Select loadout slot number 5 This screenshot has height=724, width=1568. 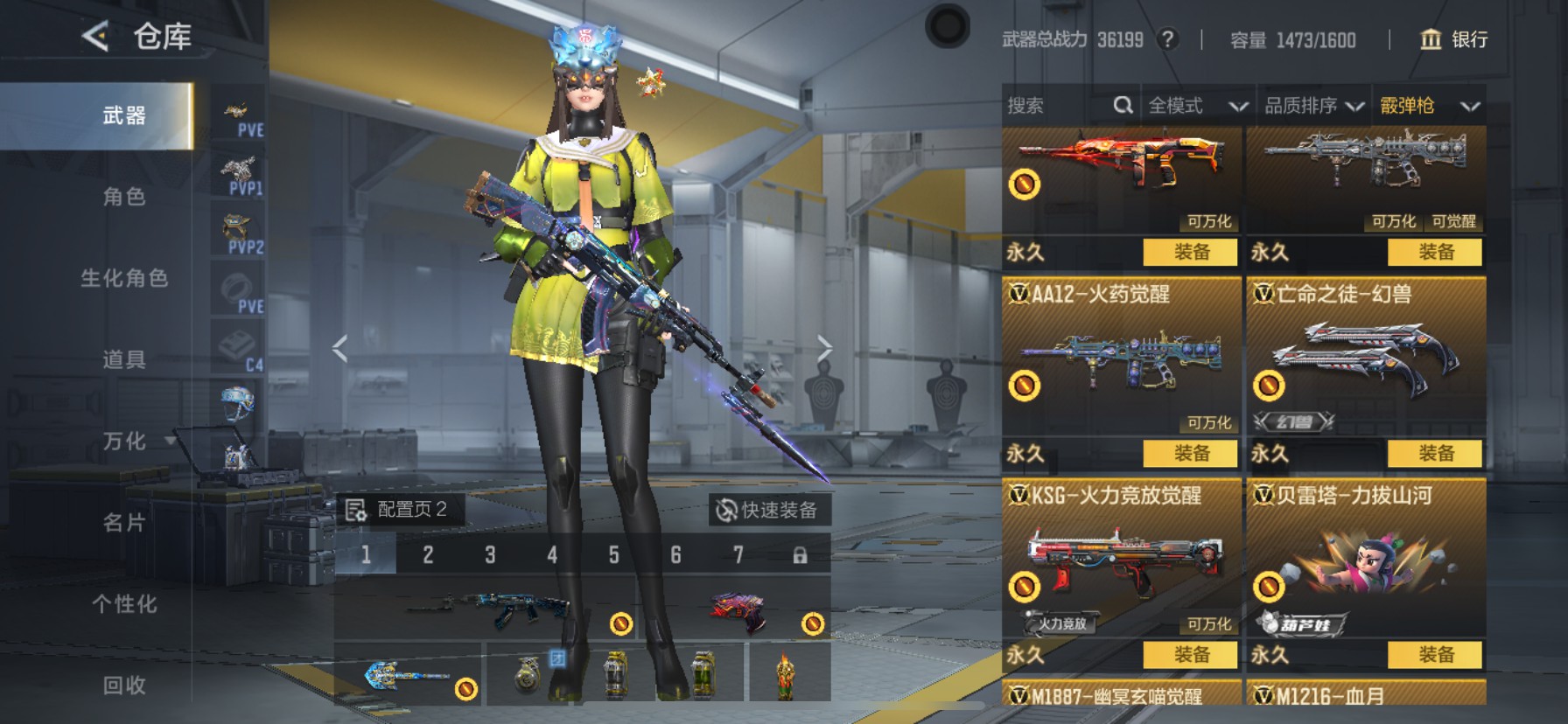tap(613, 555)
